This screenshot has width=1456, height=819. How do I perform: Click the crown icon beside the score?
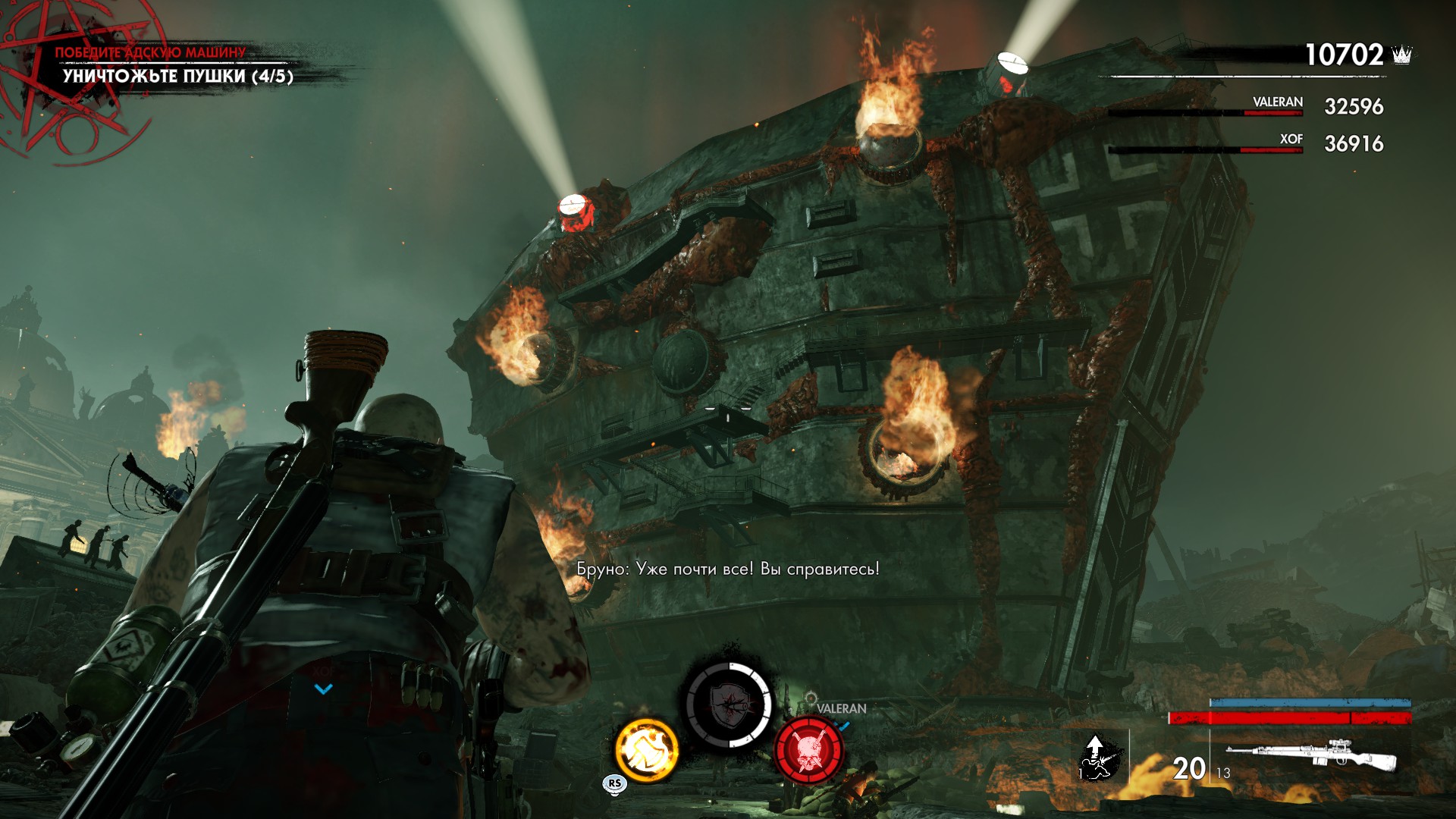point(1402,55)
